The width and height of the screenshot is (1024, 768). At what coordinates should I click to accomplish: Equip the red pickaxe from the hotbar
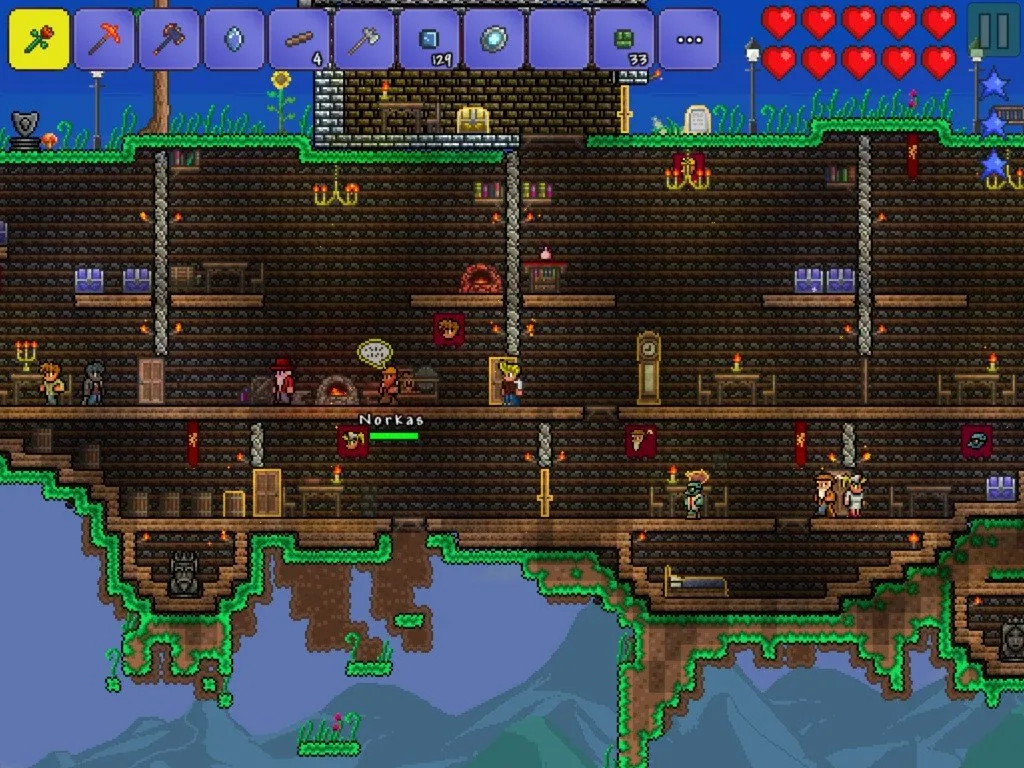(104, 39)
